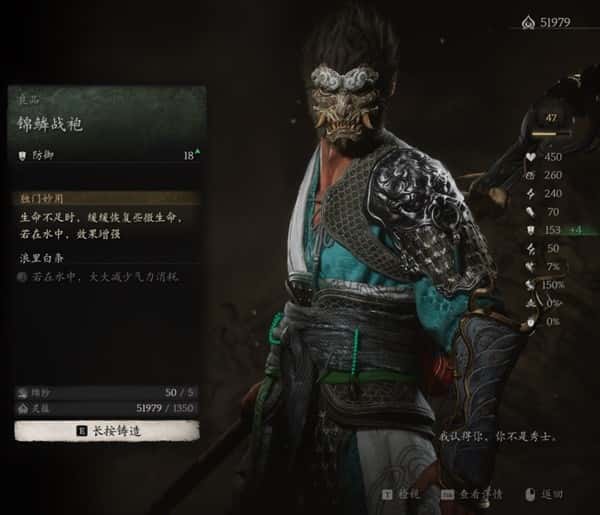The width and height of the screenshot is (600, 515).
Task: Choose the 检视 inspect option
Action: (x=404, y=494)
